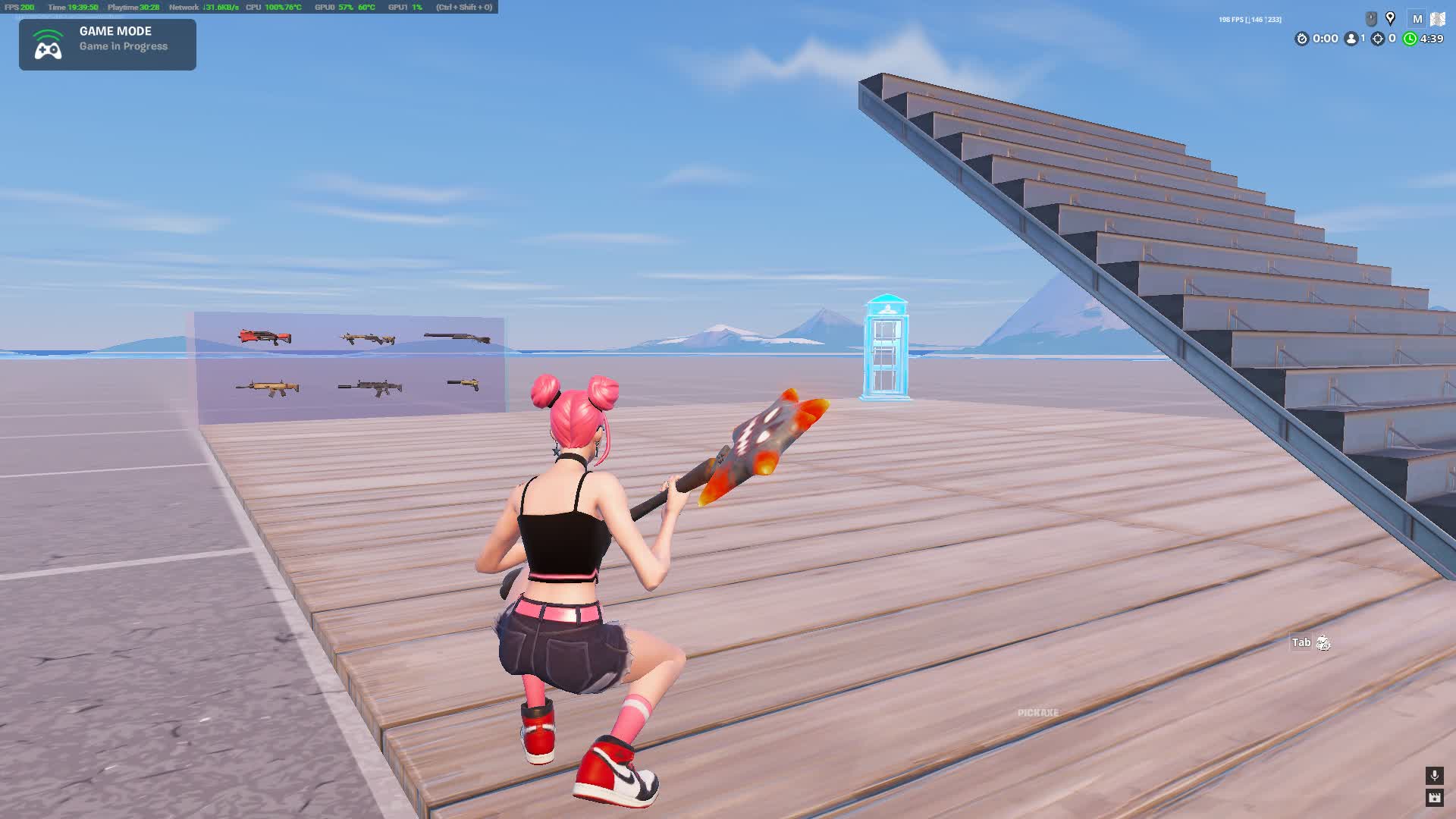Image resolution: width=1456 pixels, height=819 pixels.
Task: Toggle the mouse input indicator near the minimap
Action: coord(1371,18)
